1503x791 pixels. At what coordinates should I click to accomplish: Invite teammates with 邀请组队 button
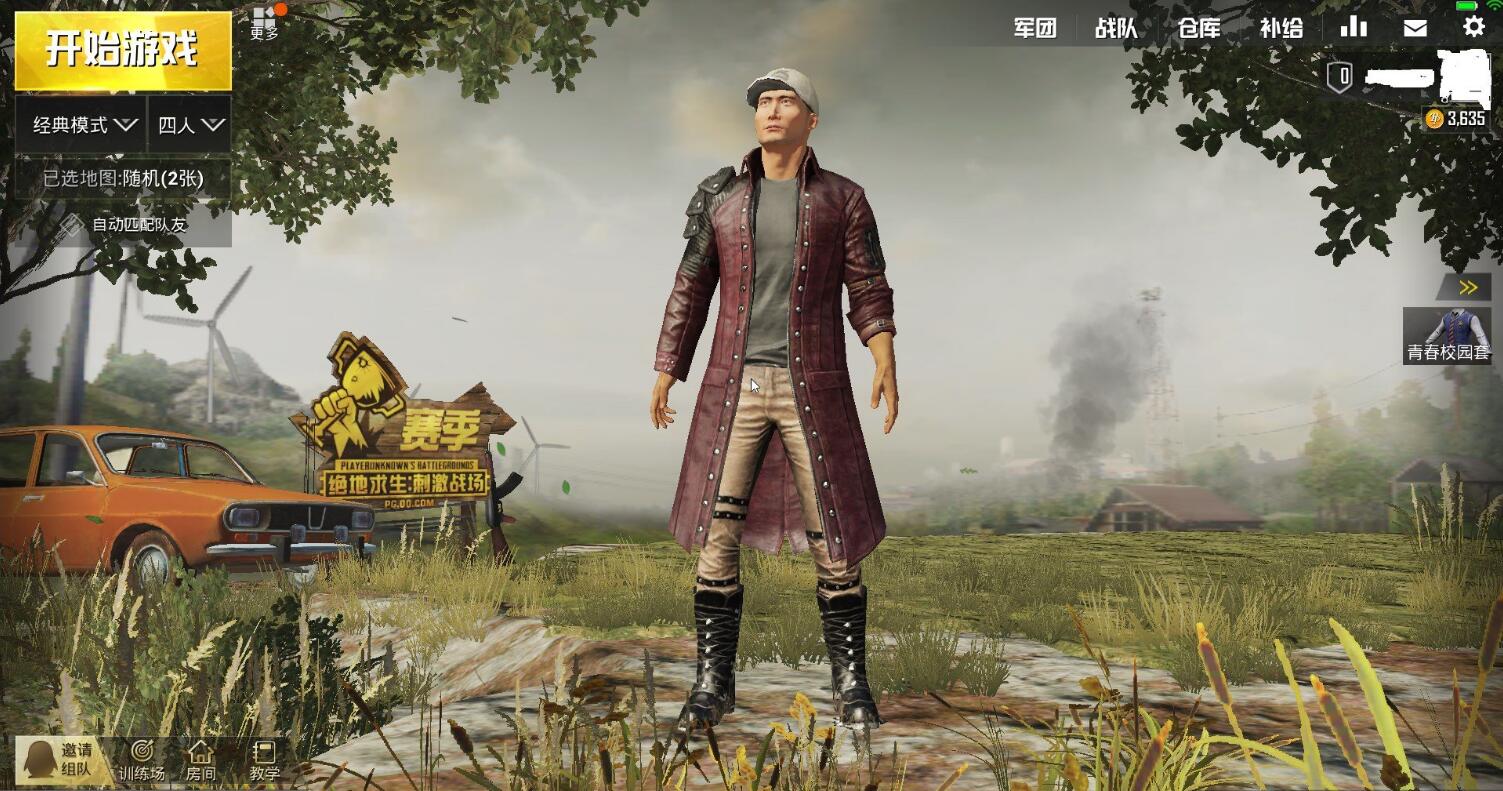pyautogui.click(x=62, y=760)
